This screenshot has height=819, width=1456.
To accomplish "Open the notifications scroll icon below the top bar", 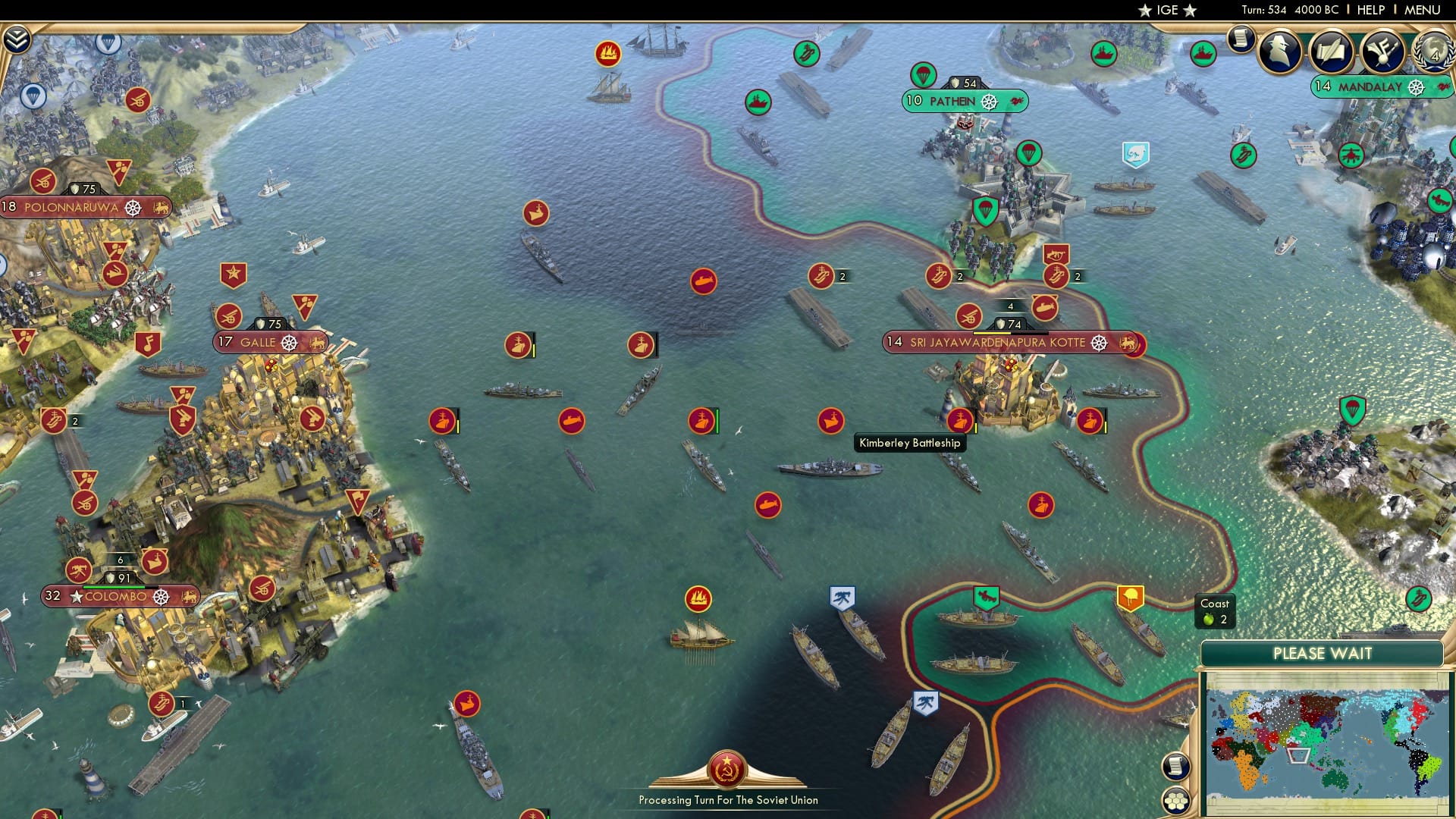I will click(x=1241, y=37).
